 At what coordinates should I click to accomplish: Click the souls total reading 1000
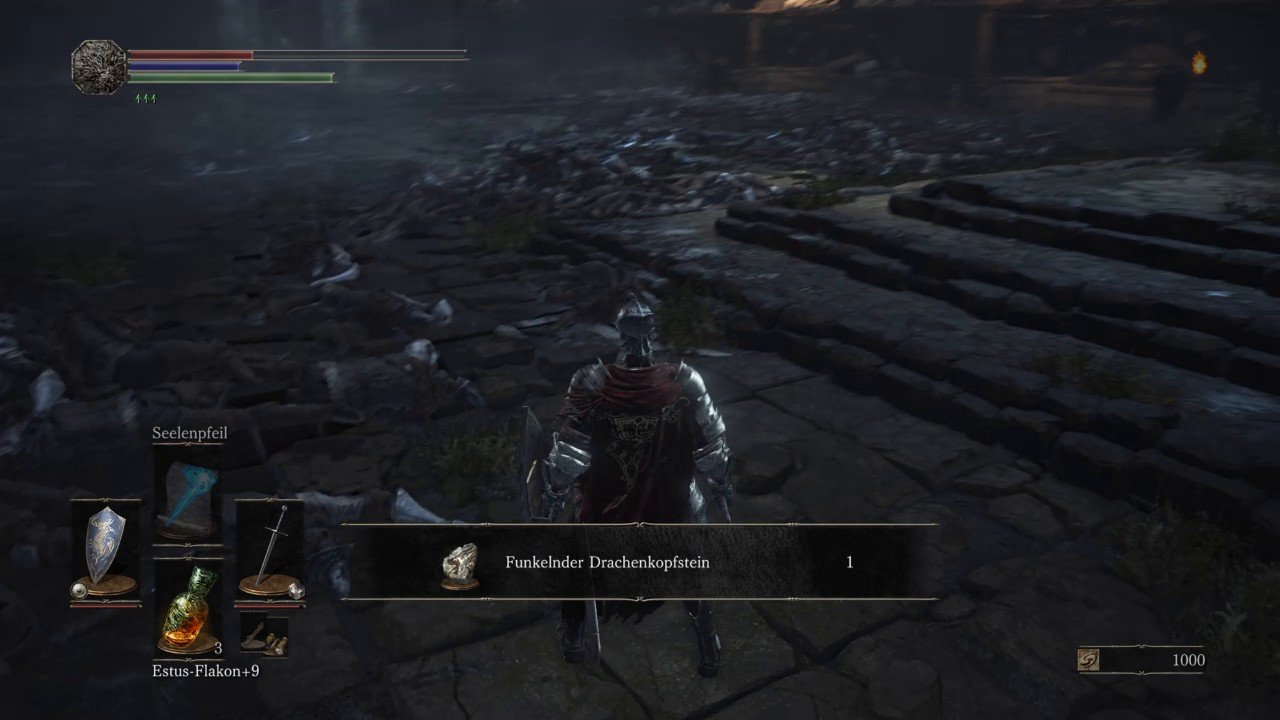click(1189, 660)
